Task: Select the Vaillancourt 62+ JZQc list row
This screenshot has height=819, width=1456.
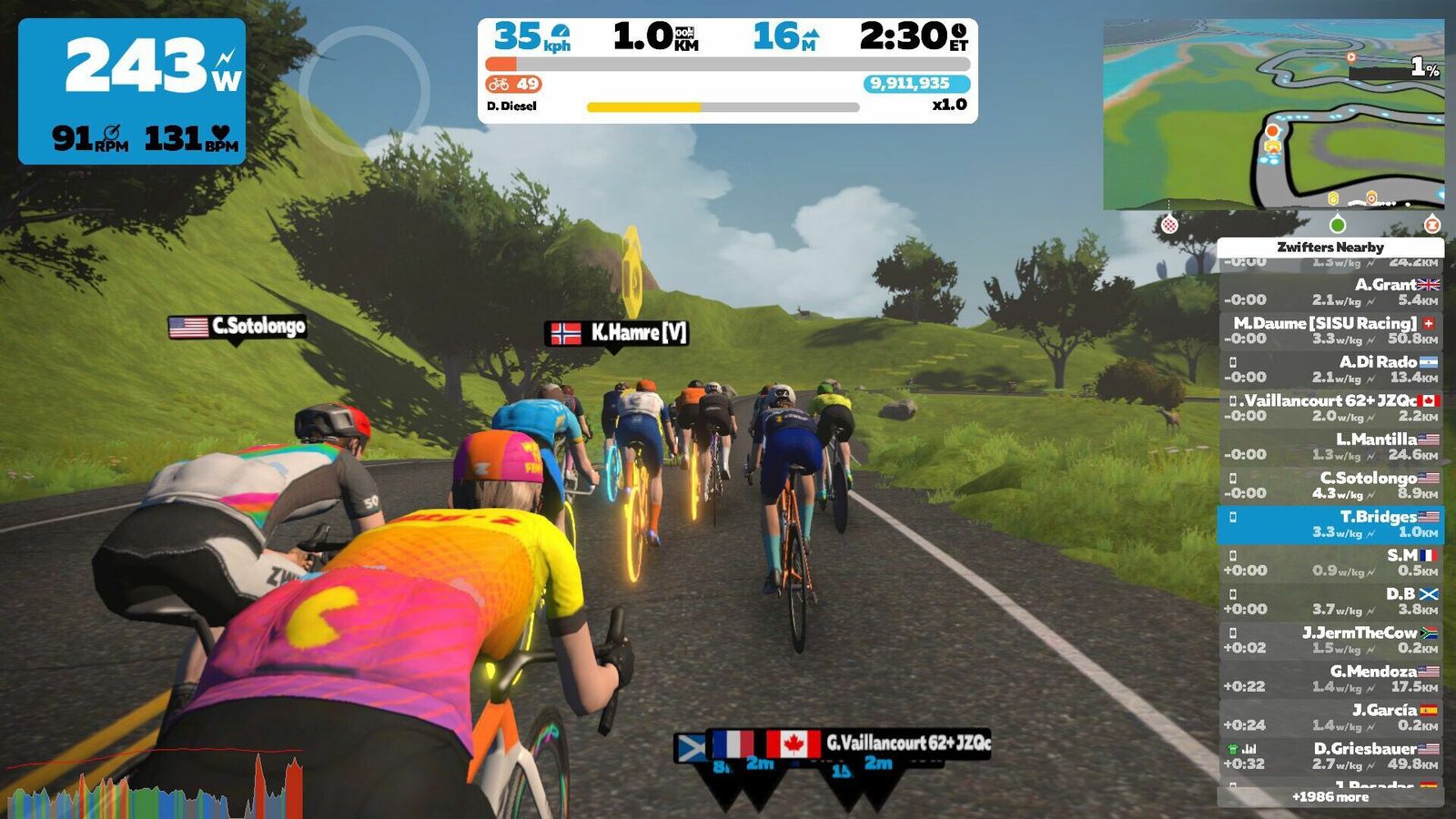Action: [1330, 408]
